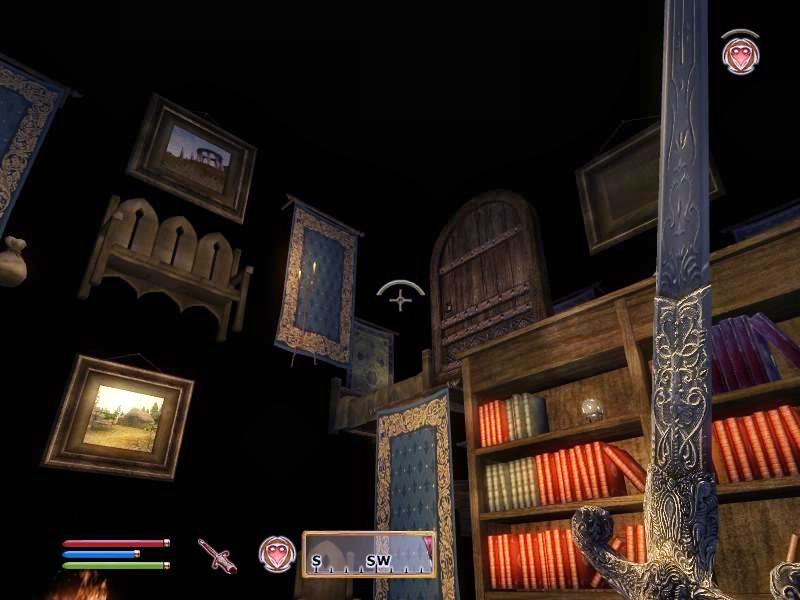
Task: Click the active effect heart icon under the arc
Action: (739, 55)
